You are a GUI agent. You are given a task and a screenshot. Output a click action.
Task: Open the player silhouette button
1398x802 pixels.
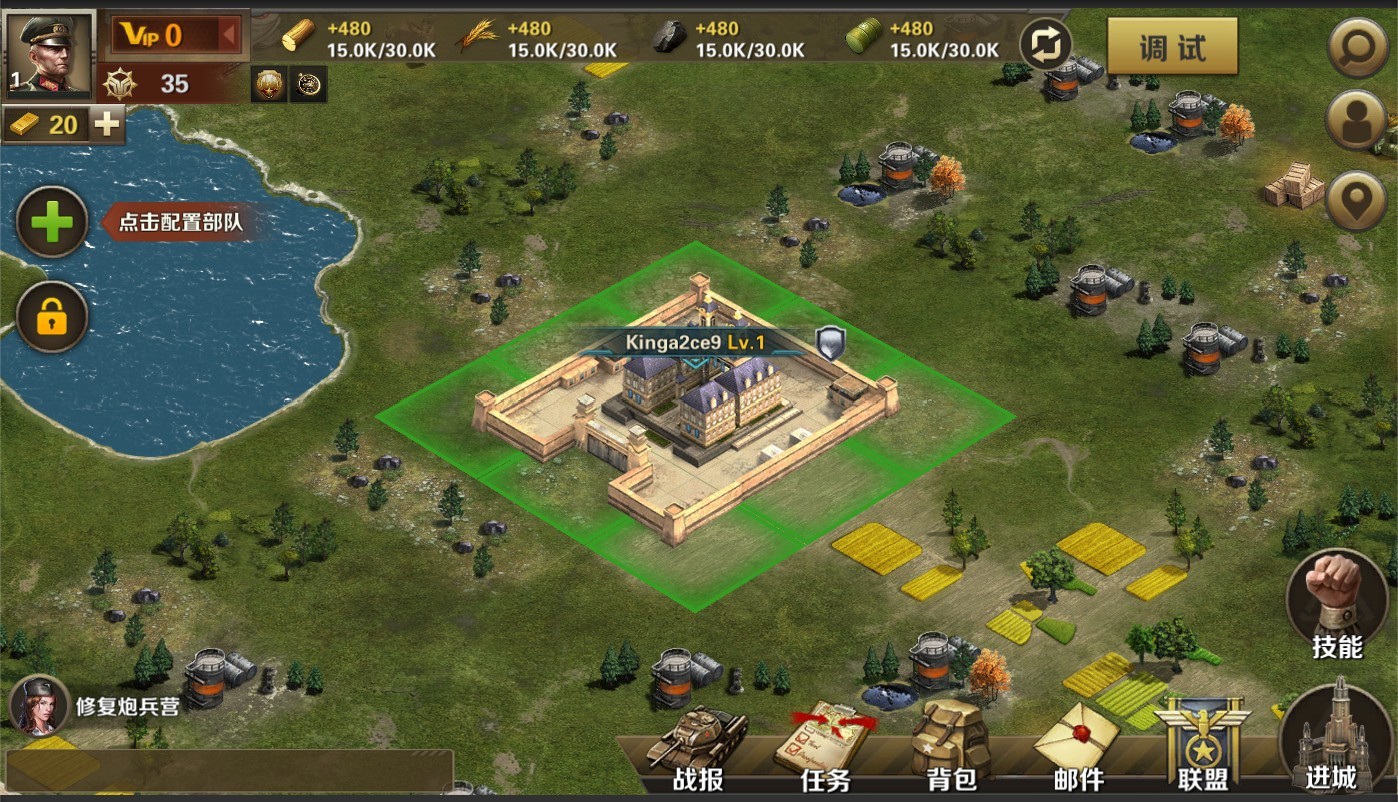[x=1356, y=121]
